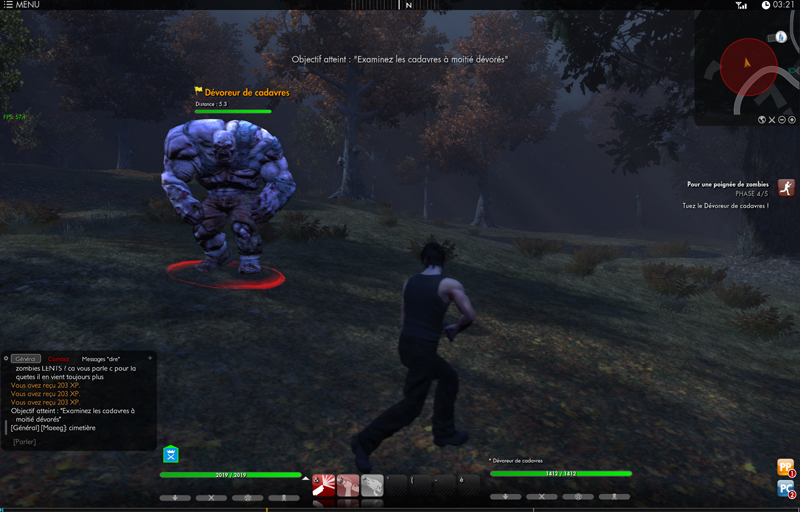Viewport: 800px width, 512px height.
Task: Click the orange PP points icon
Action: [x=786, y=466]
